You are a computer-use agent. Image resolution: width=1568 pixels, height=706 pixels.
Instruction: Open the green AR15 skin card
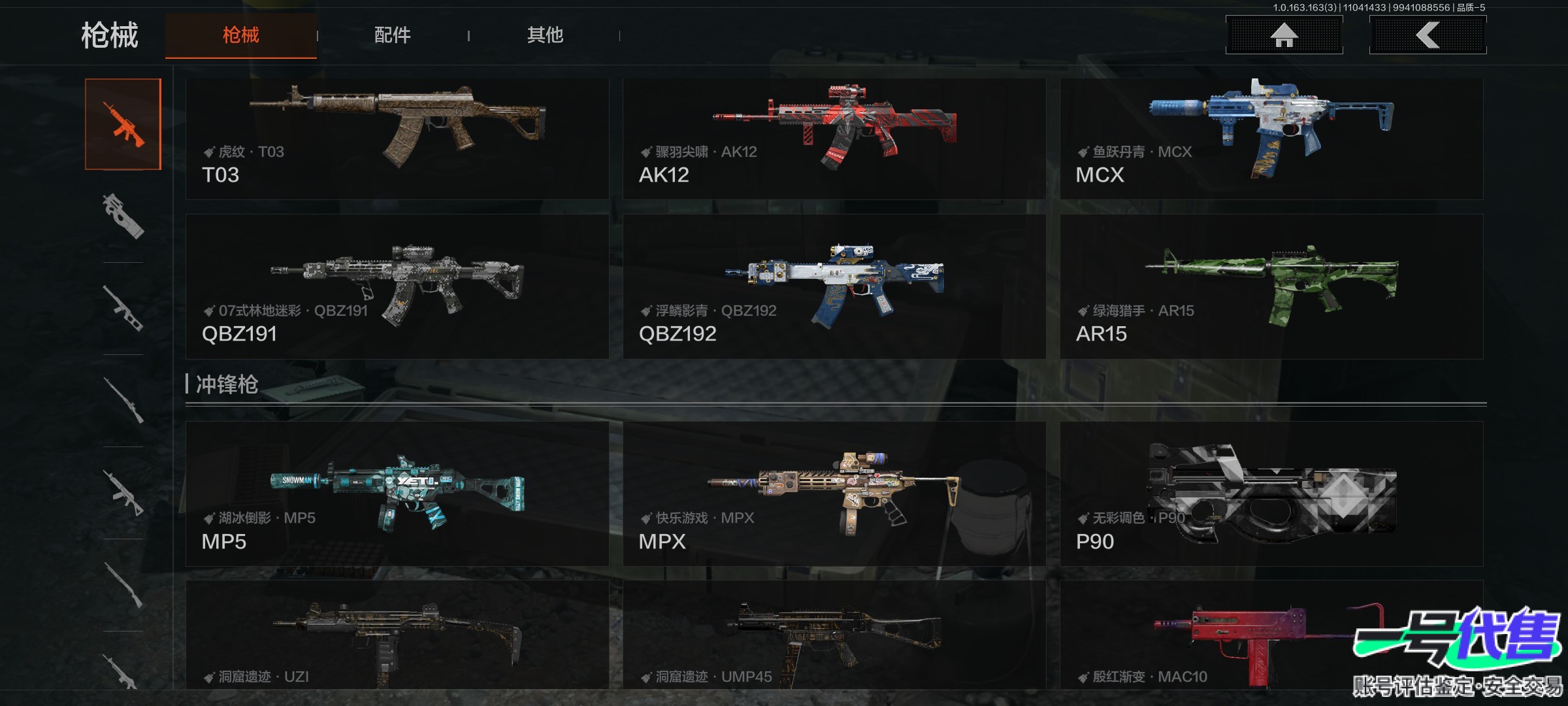pos(1271,286)
